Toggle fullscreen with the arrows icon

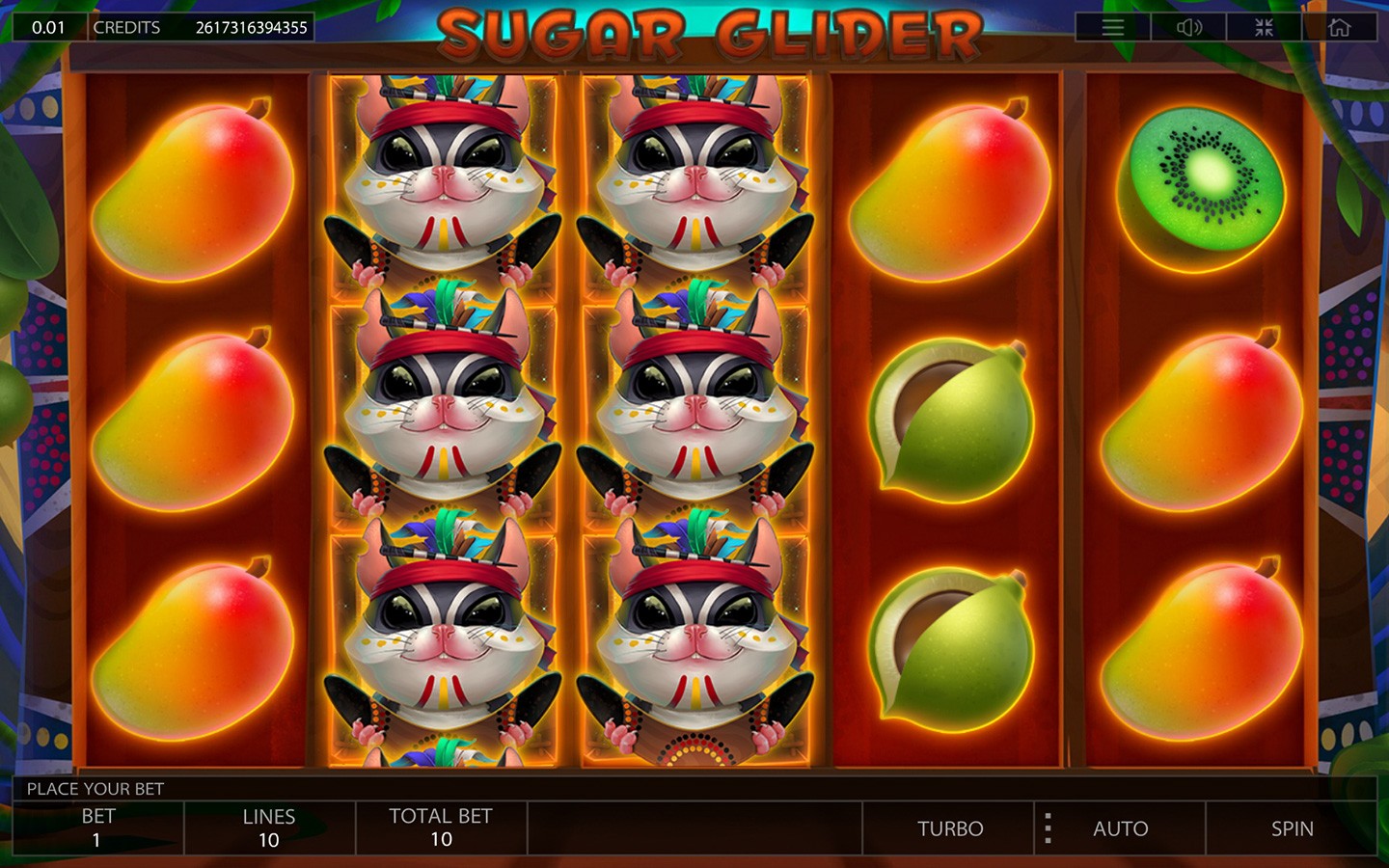pyautogui.click(x=1264, y=27)
